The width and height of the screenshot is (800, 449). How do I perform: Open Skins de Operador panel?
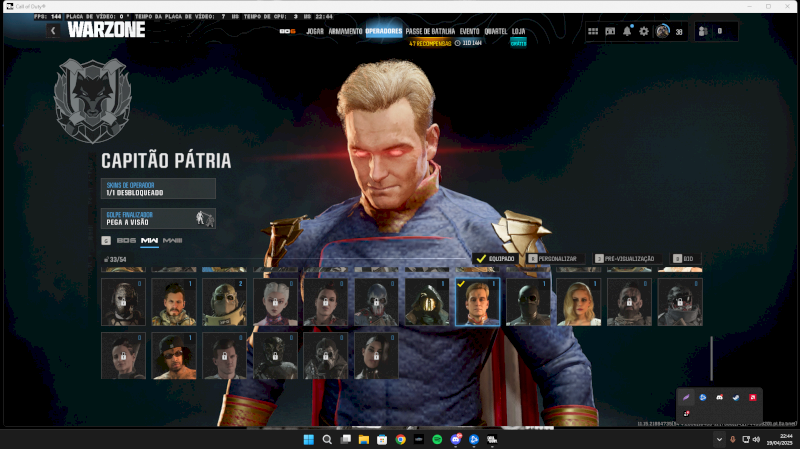158,188
